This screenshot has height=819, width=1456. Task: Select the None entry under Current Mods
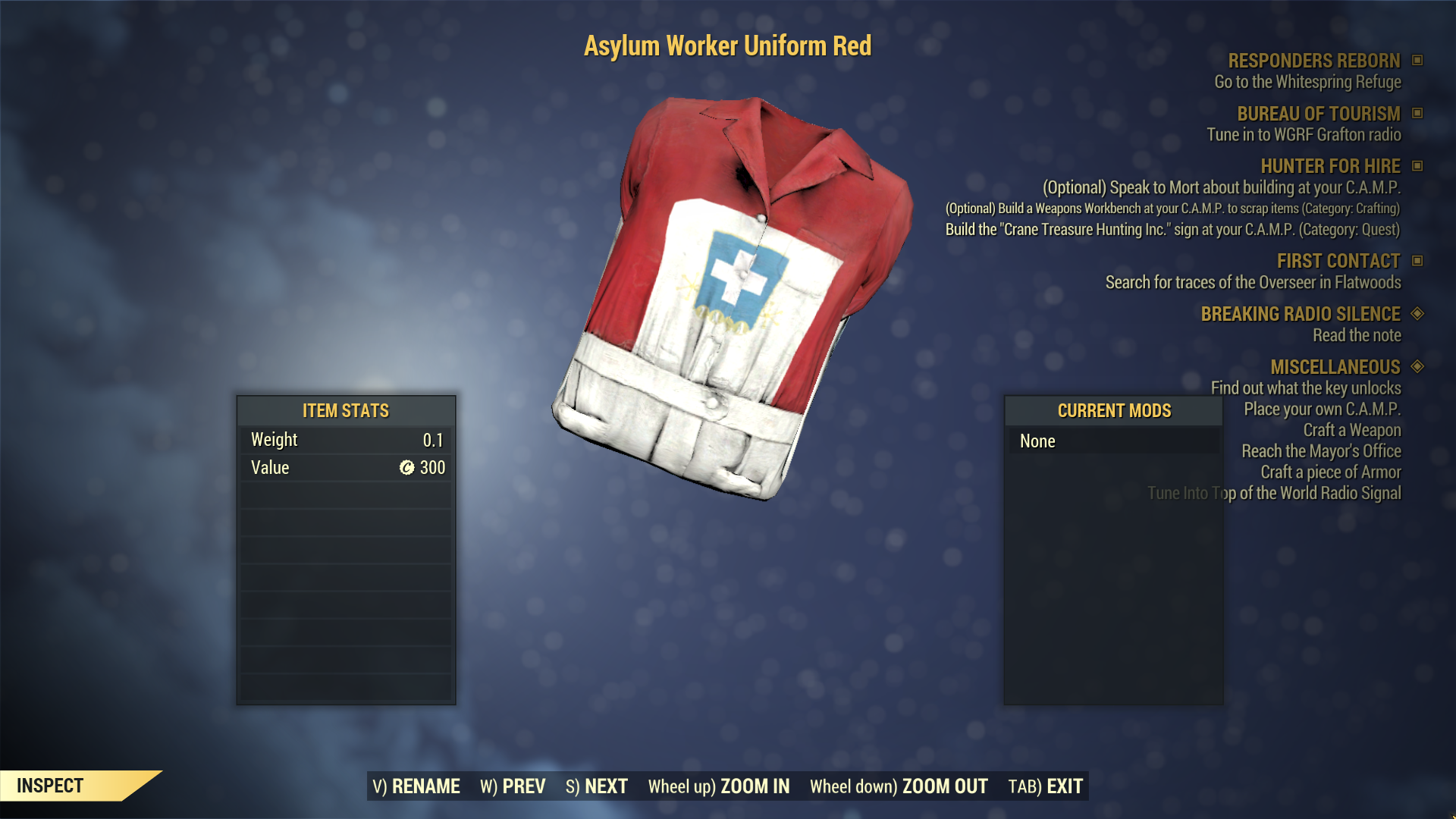[1037, 441]
